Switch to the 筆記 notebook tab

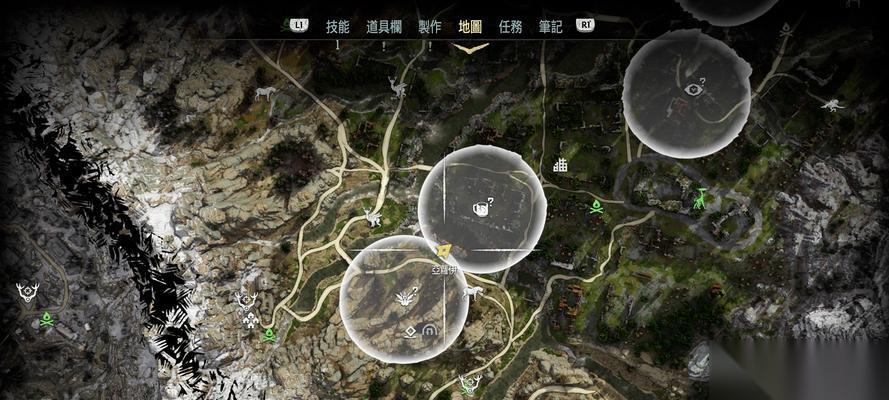pos(551,26)
